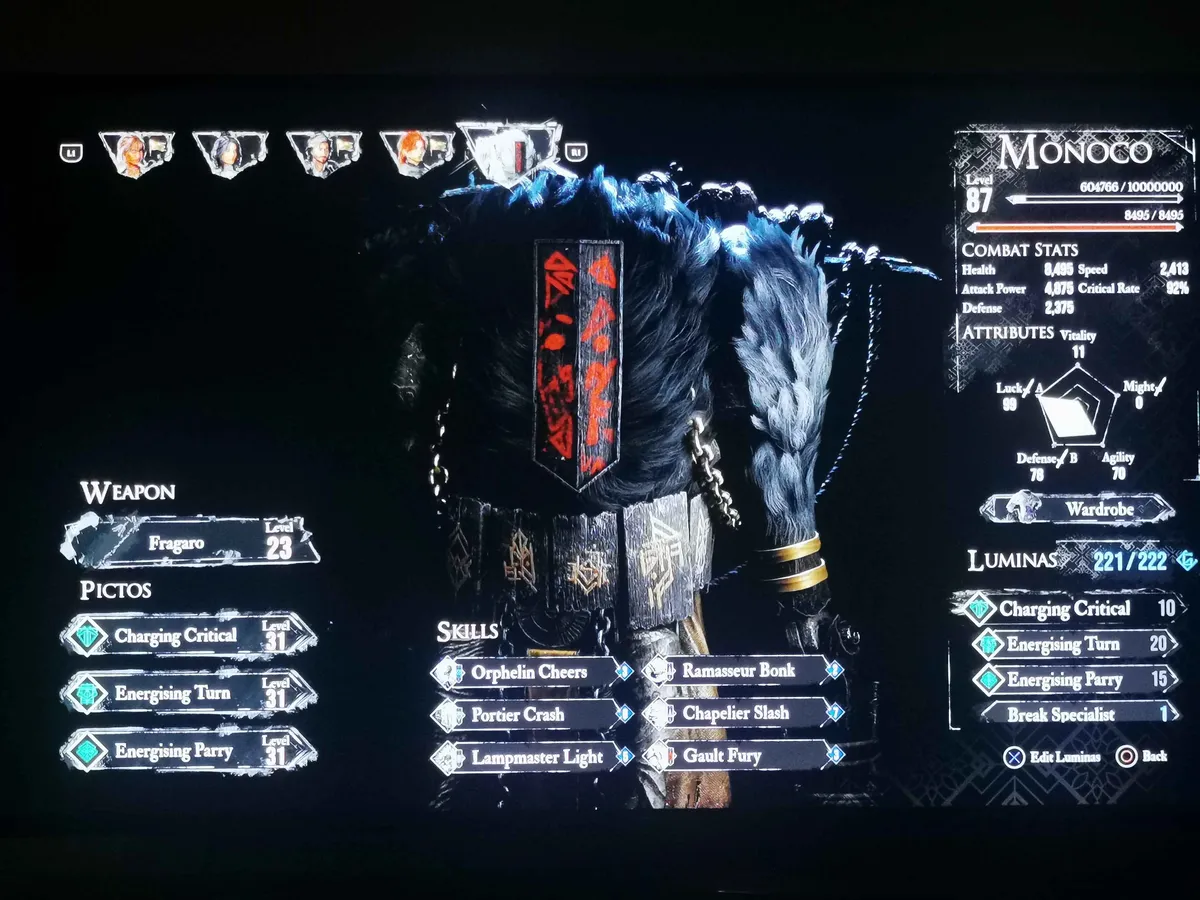Open the Energising Turn picto slot
The width and height of the screenshot is (1200, 900).
(190, 693)
